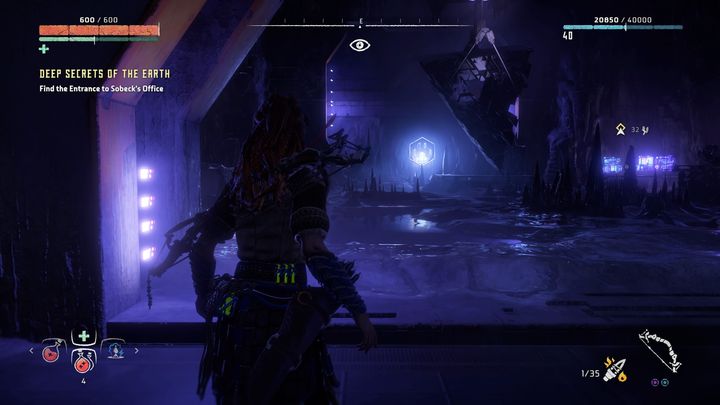Choose the red potion with count 4
This screenshot has height=405, width=720.
pyautogui.click(x=84, y=363)
